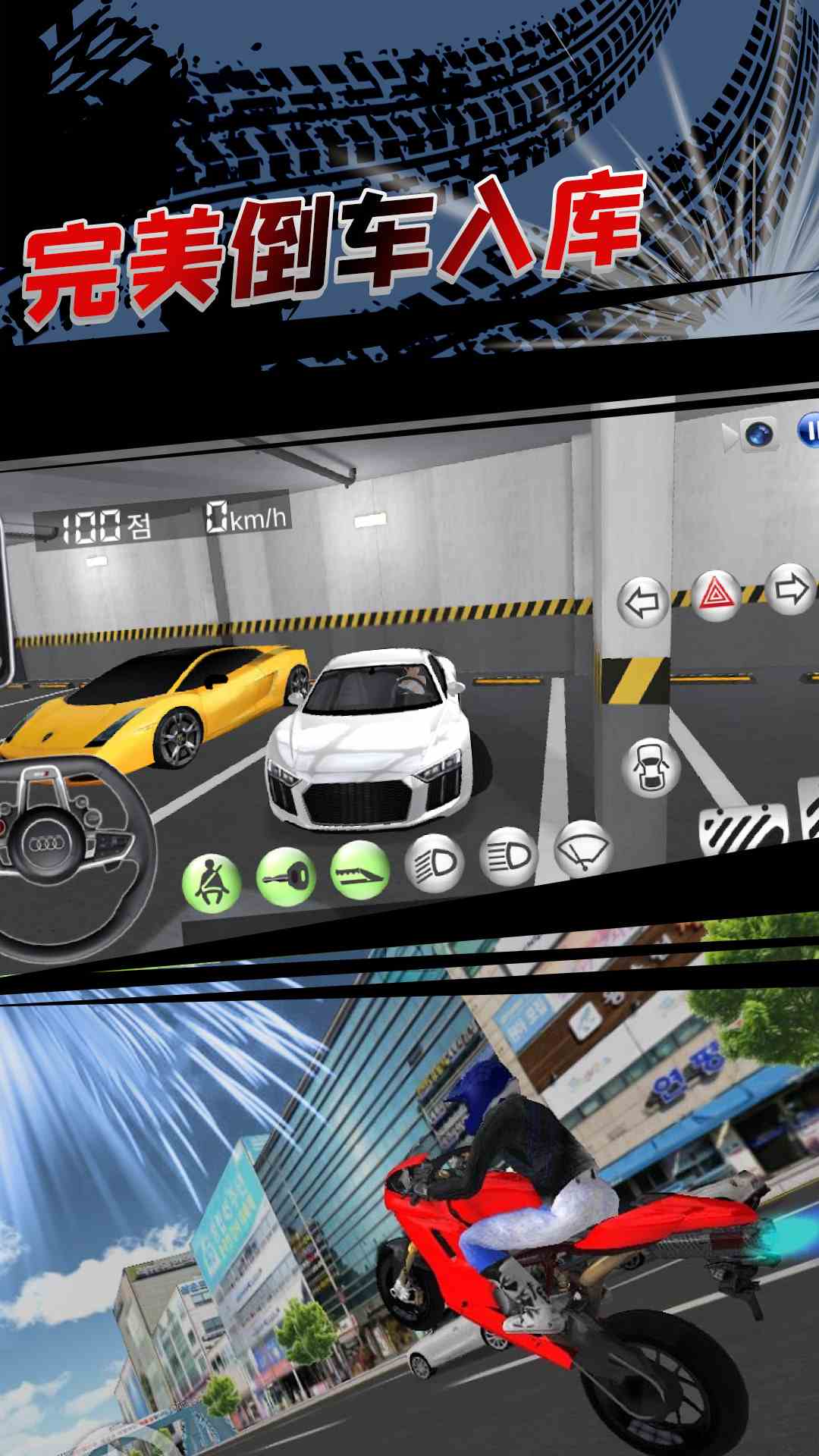Turn on the hazard warning lights
Screen dimensions: 819x1456
715,596
